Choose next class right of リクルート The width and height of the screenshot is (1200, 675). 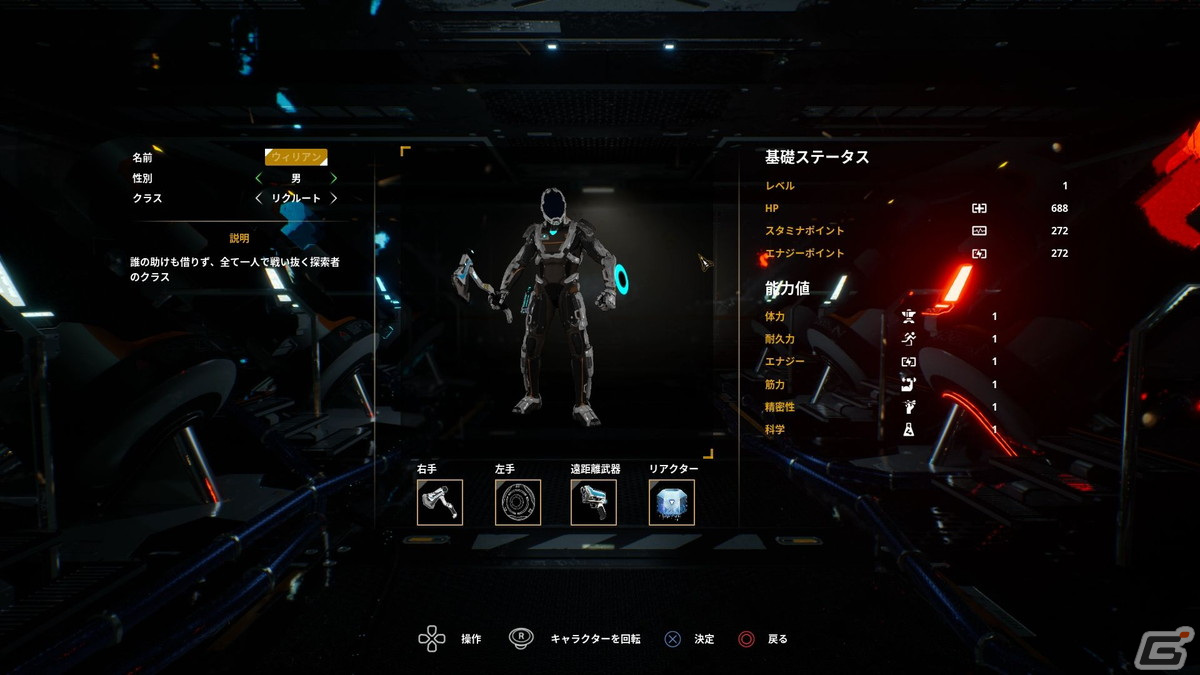pos(334,198)
